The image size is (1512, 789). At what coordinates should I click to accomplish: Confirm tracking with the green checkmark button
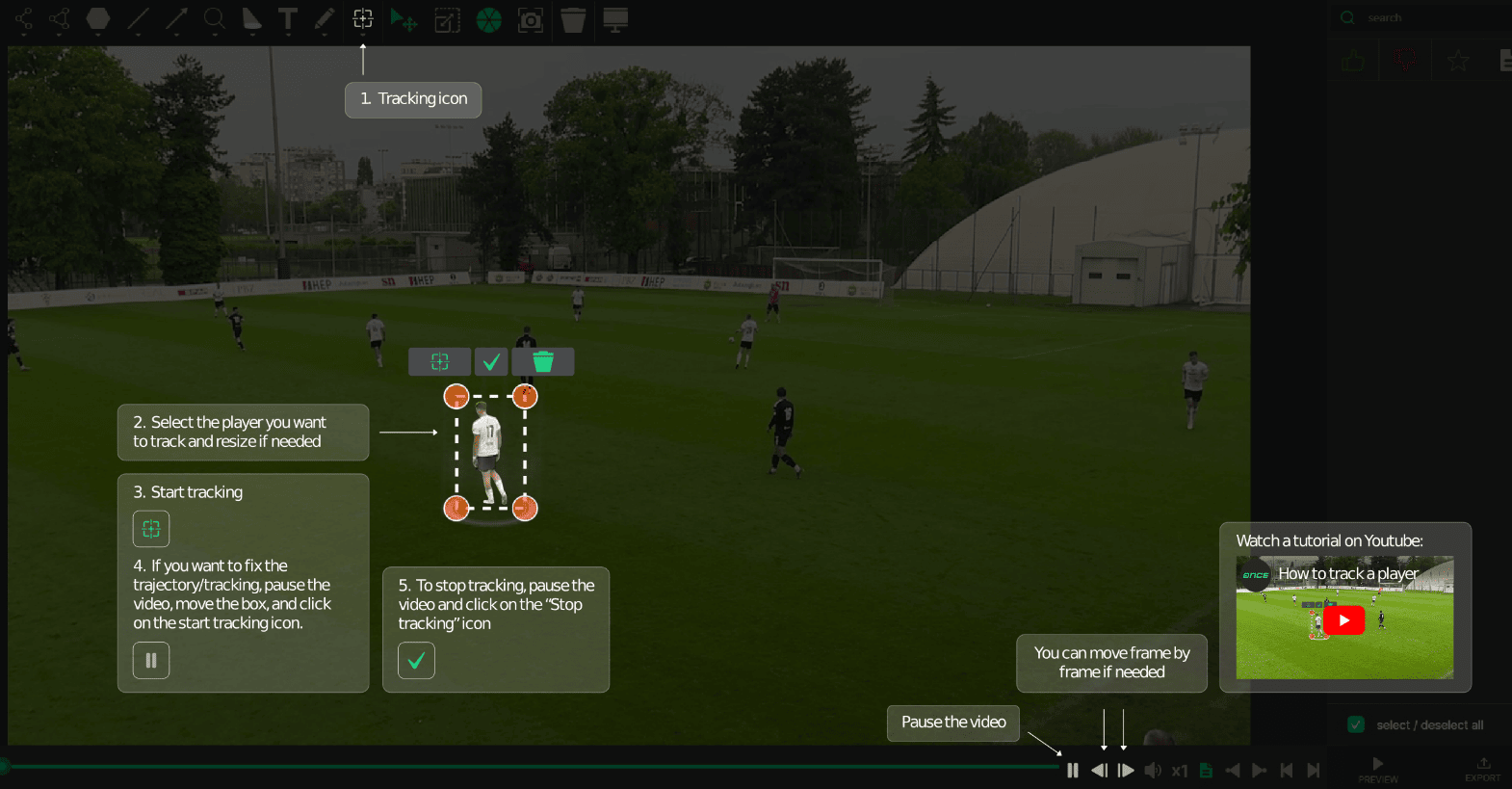(491, 361)
